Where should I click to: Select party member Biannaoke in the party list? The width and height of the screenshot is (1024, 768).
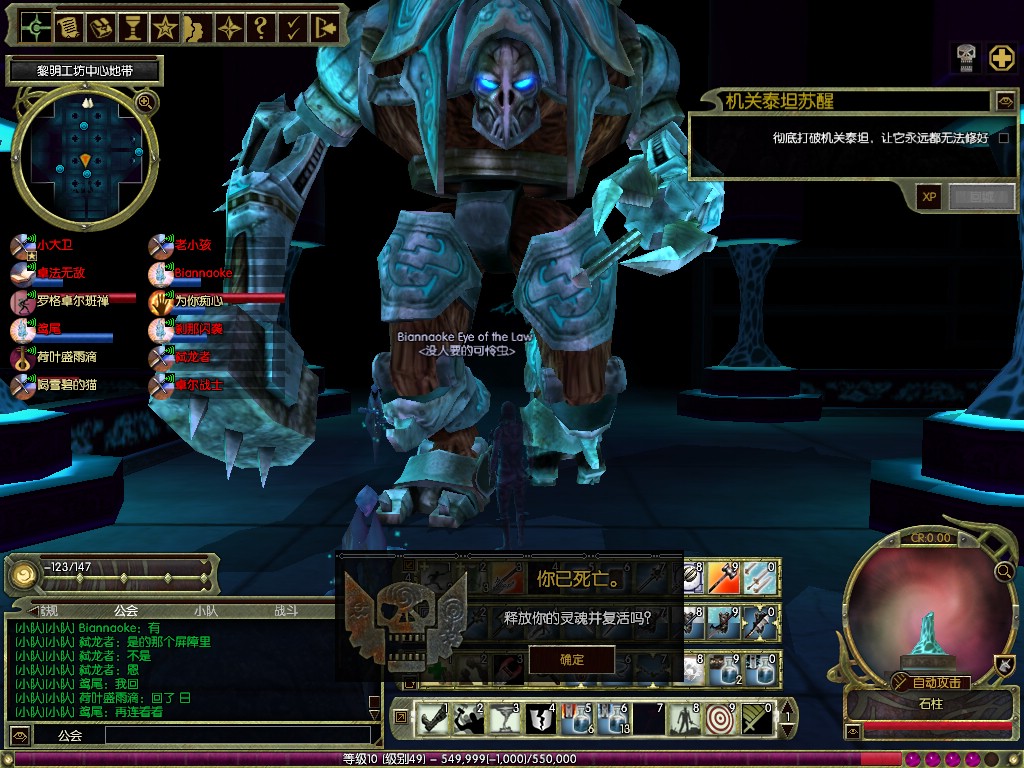[202, 272]
